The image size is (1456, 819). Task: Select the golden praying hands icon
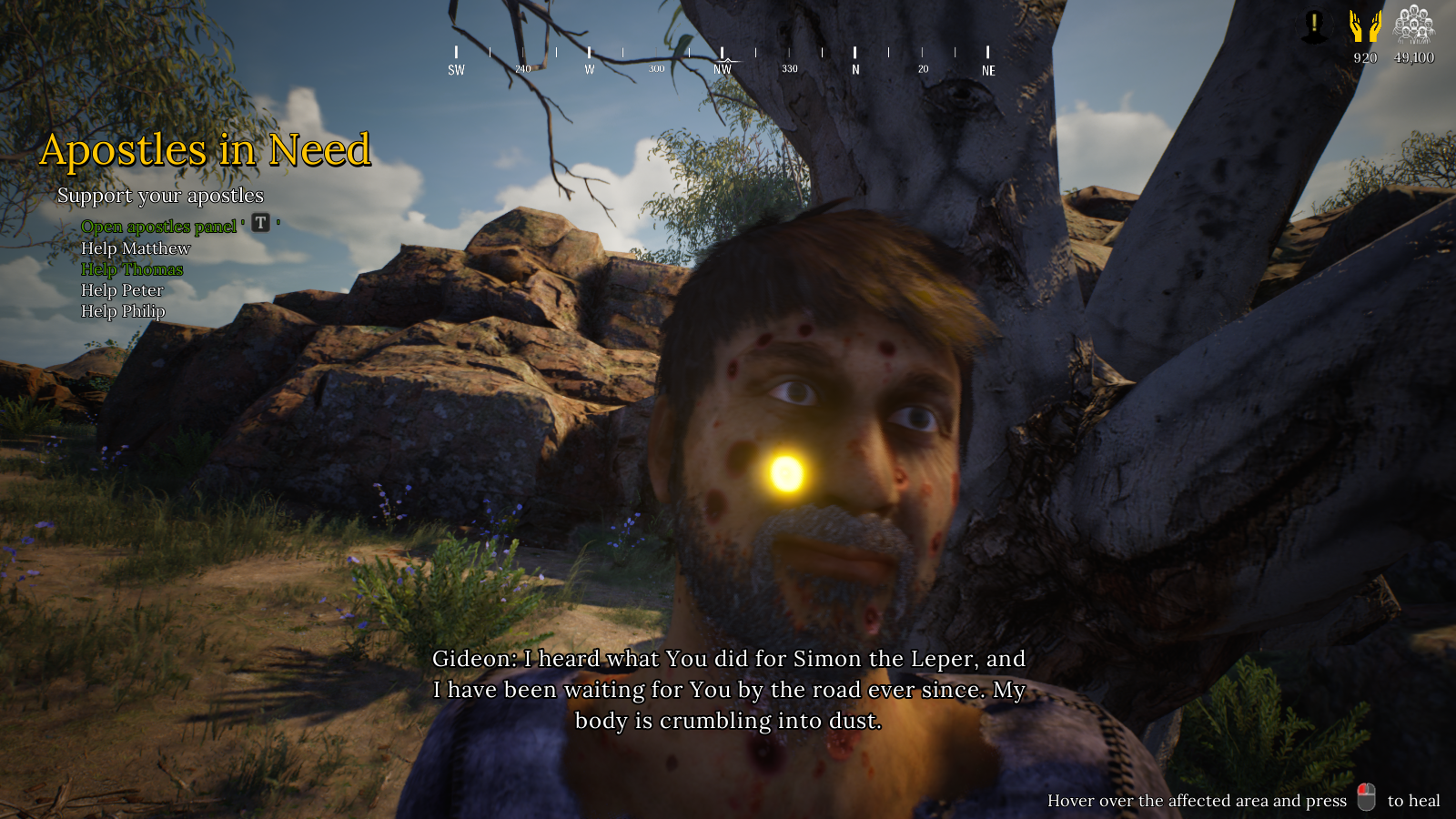tap(1365, 26)
